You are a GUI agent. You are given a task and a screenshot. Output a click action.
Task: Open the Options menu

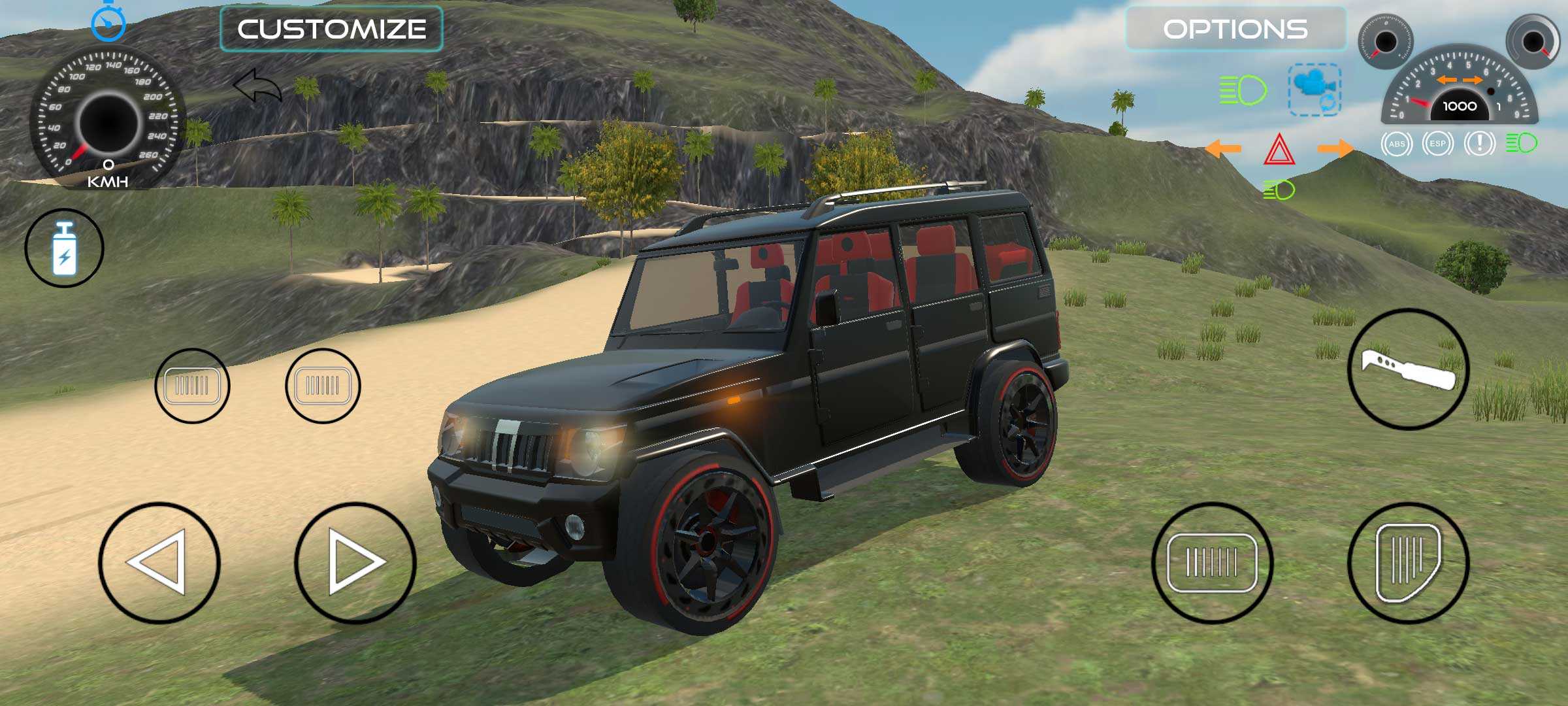pyautogui.click(x=1235, y=29)
